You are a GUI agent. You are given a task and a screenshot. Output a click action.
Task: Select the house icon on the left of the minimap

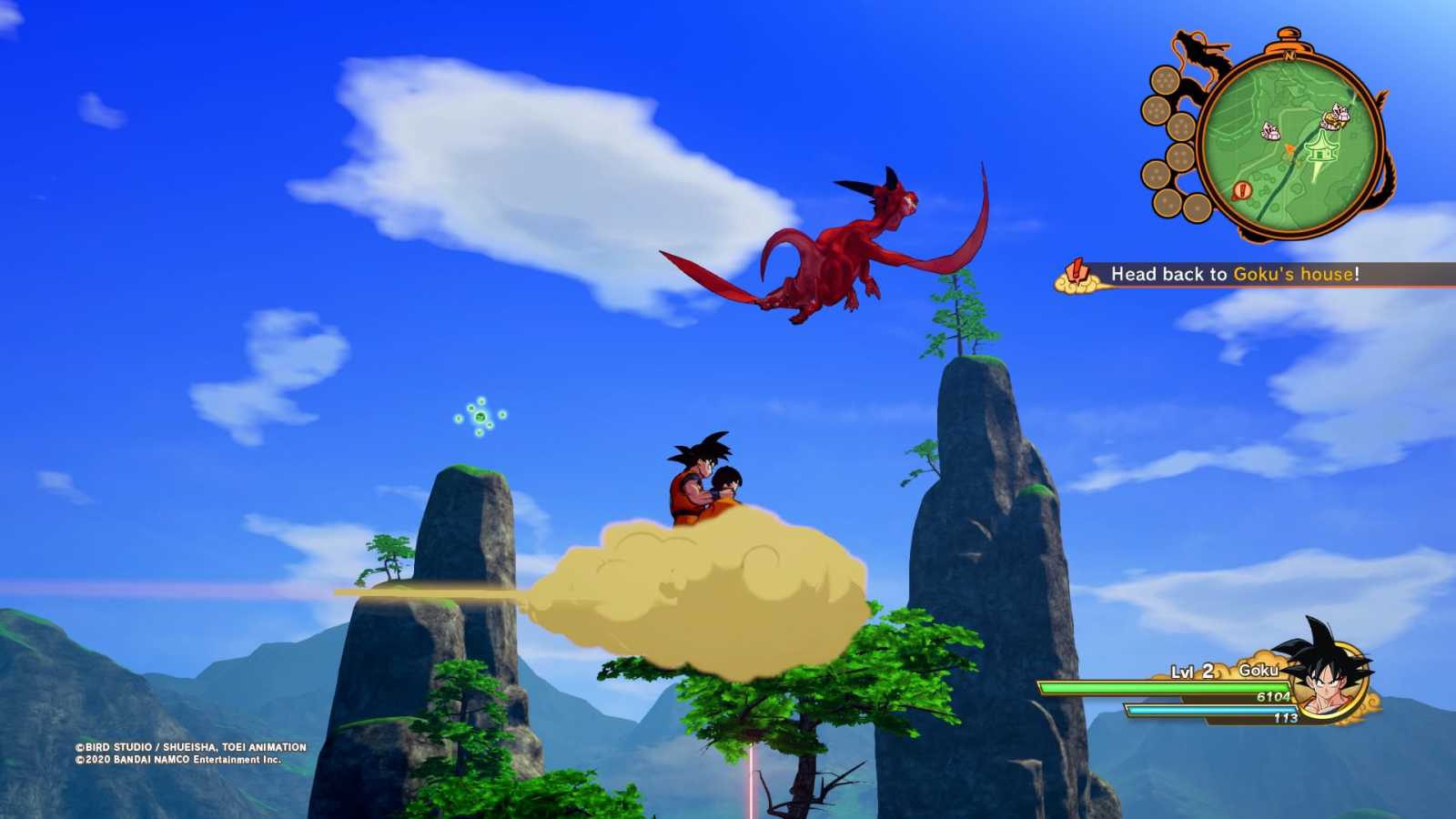coord(1269,130)
